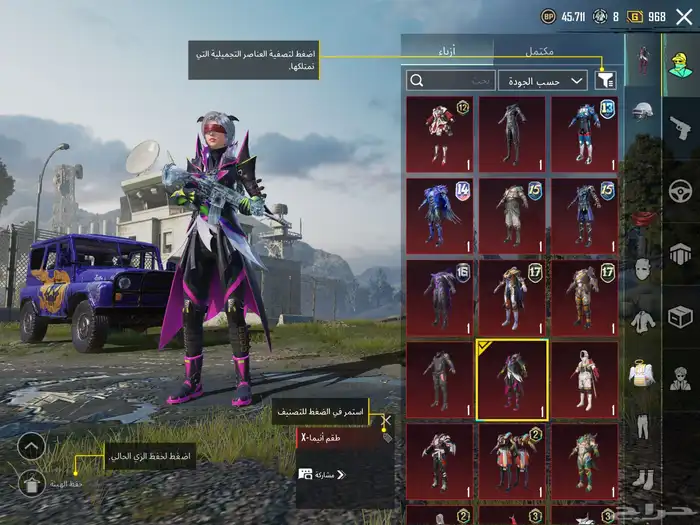Select the blue armored level 13 outfit
Screen dimensions: 700x525
(584, 134)
